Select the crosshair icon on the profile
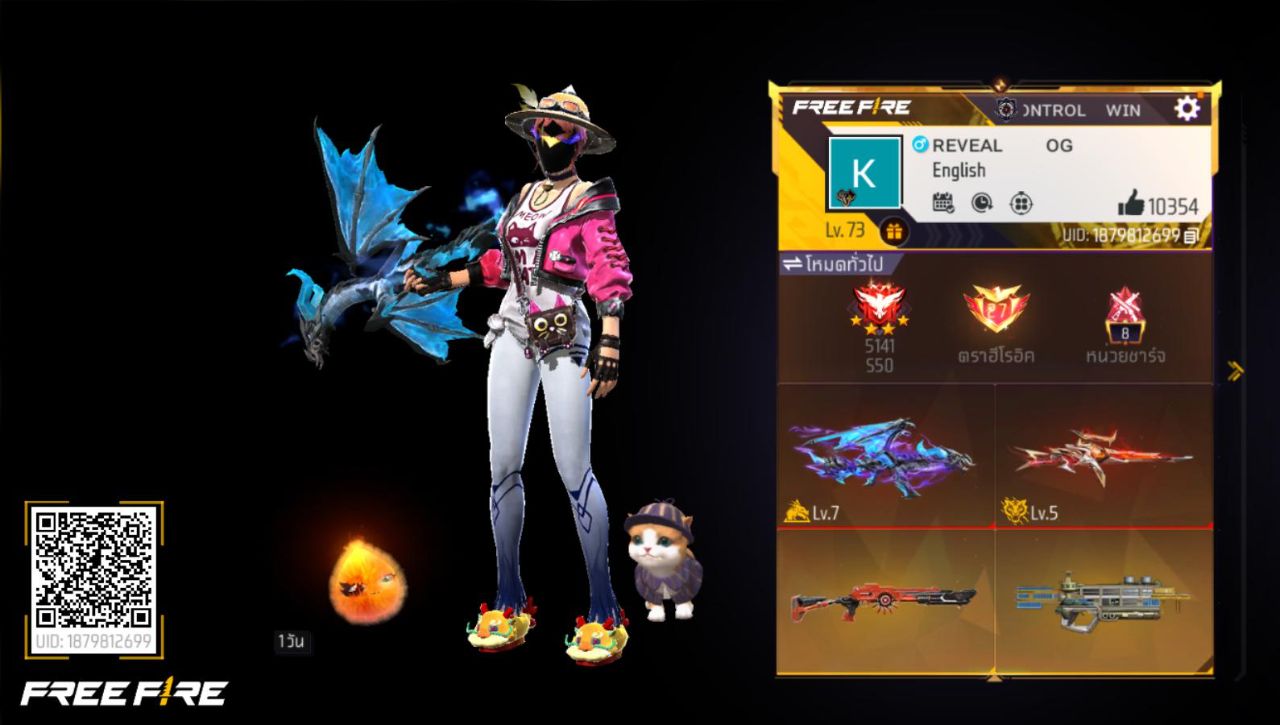Screen dimensions: 1280x725 [x=1020, y=203]
